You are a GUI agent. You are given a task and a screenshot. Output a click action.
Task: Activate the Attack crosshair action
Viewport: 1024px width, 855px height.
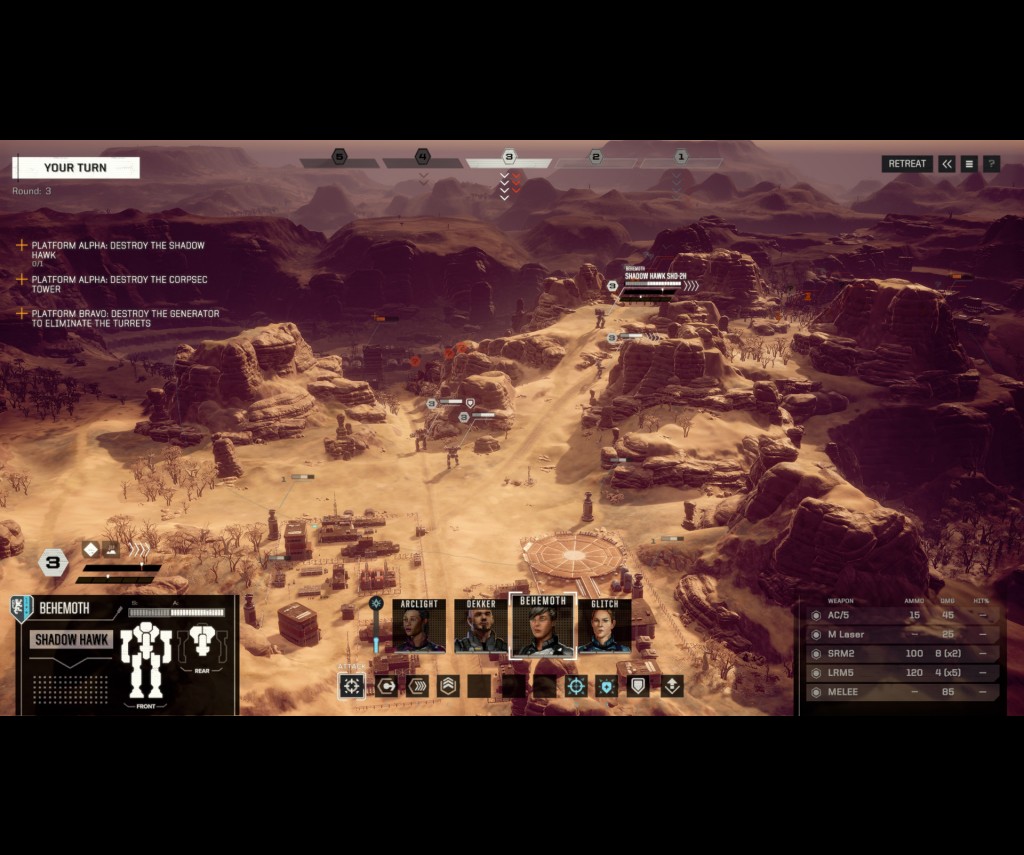(352, 686)
